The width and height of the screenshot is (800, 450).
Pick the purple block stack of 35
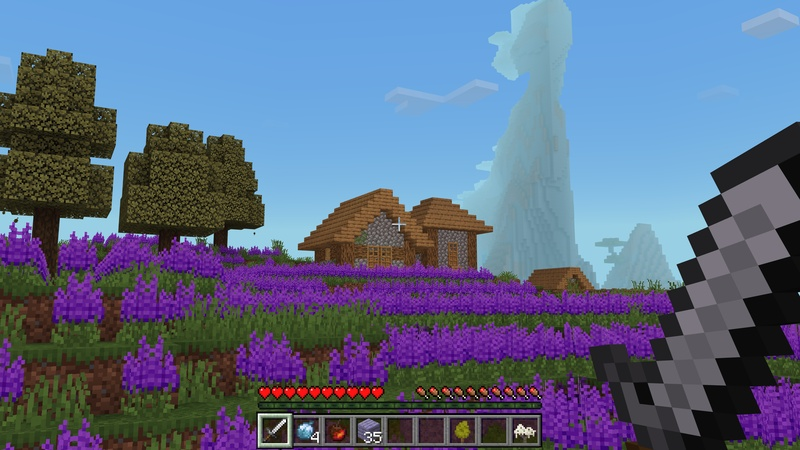[369, 430]
